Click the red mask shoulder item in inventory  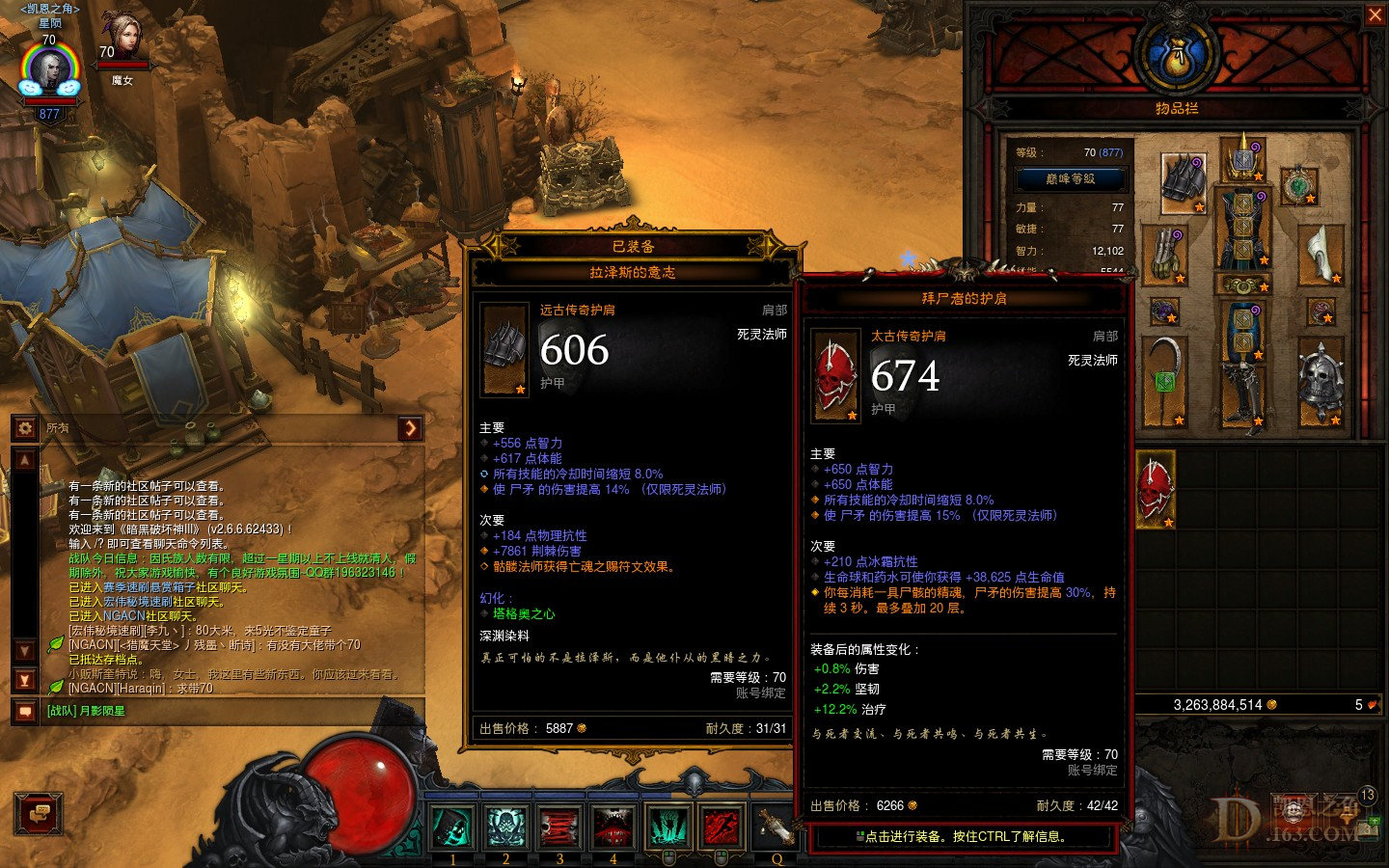pyautogui.click(x=1157, y=490)
